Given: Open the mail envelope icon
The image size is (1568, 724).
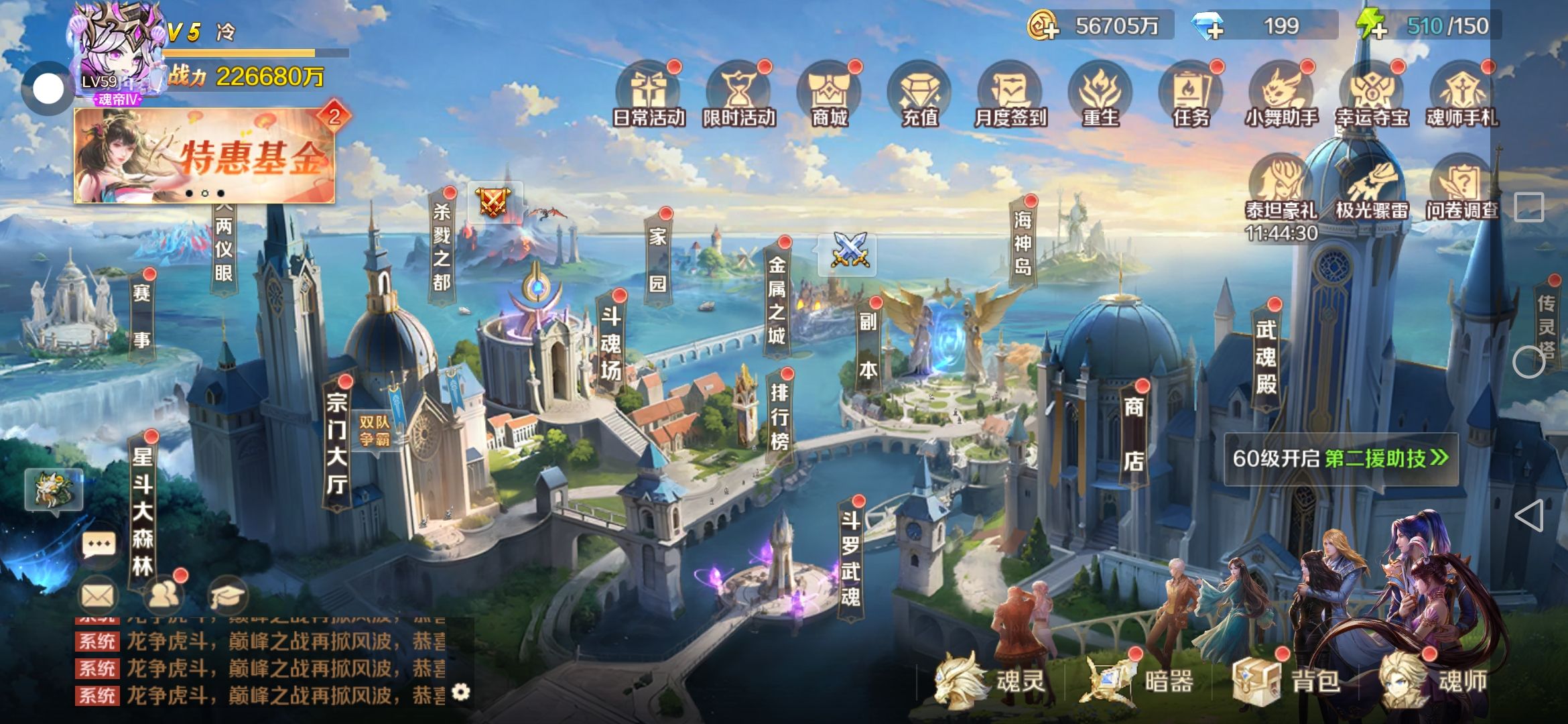Looking at the screenshot, I should [99, 595].
